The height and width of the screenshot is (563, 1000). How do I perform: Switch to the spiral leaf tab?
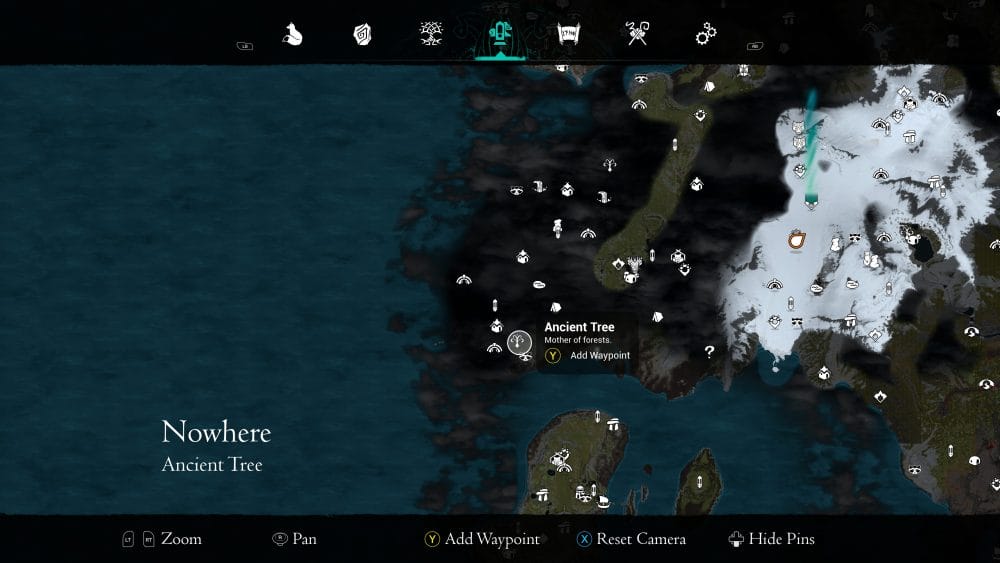[x=362, y=35]
